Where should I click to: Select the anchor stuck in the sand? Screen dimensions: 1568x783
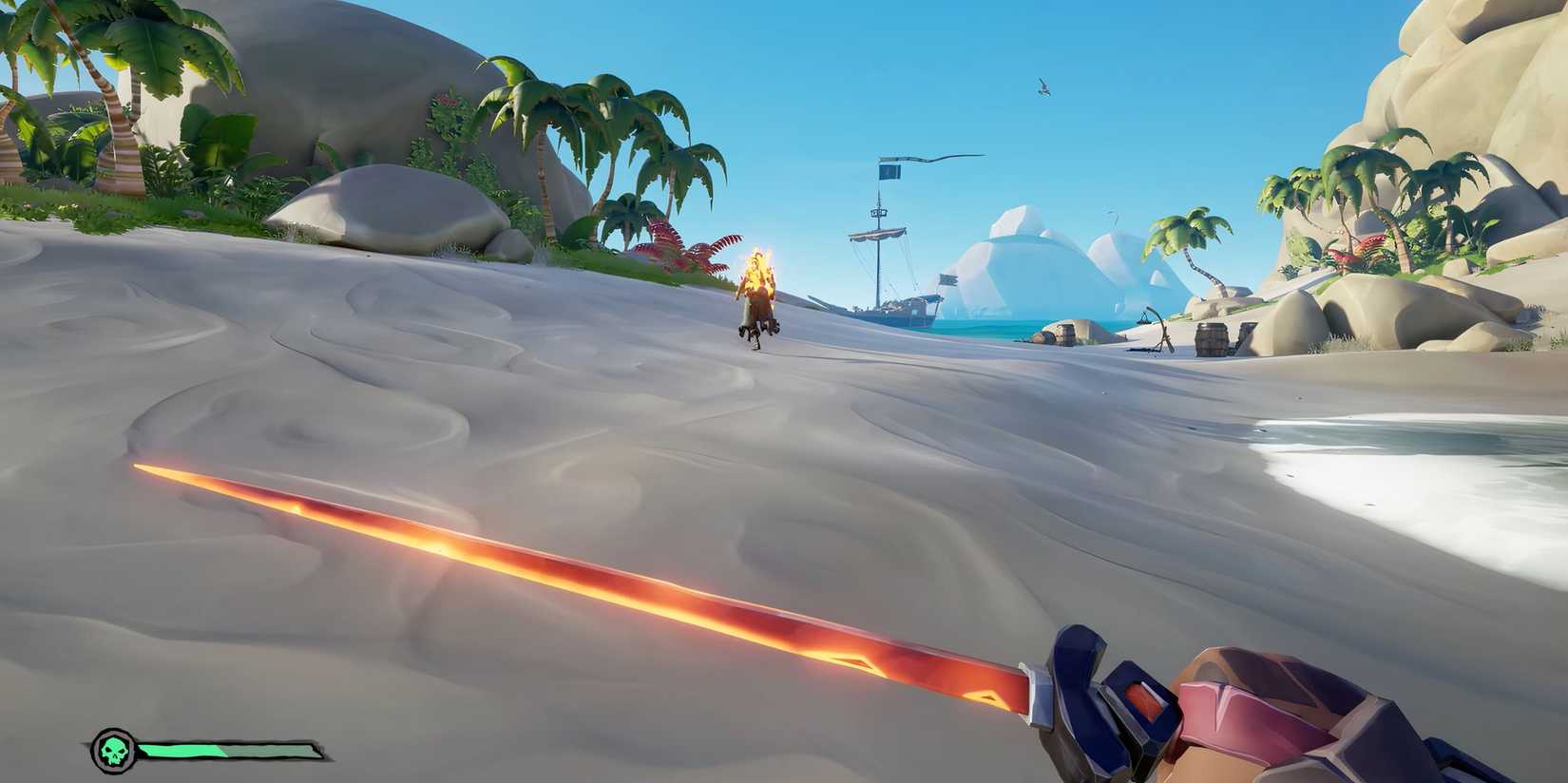click(x=1157, y=328)
